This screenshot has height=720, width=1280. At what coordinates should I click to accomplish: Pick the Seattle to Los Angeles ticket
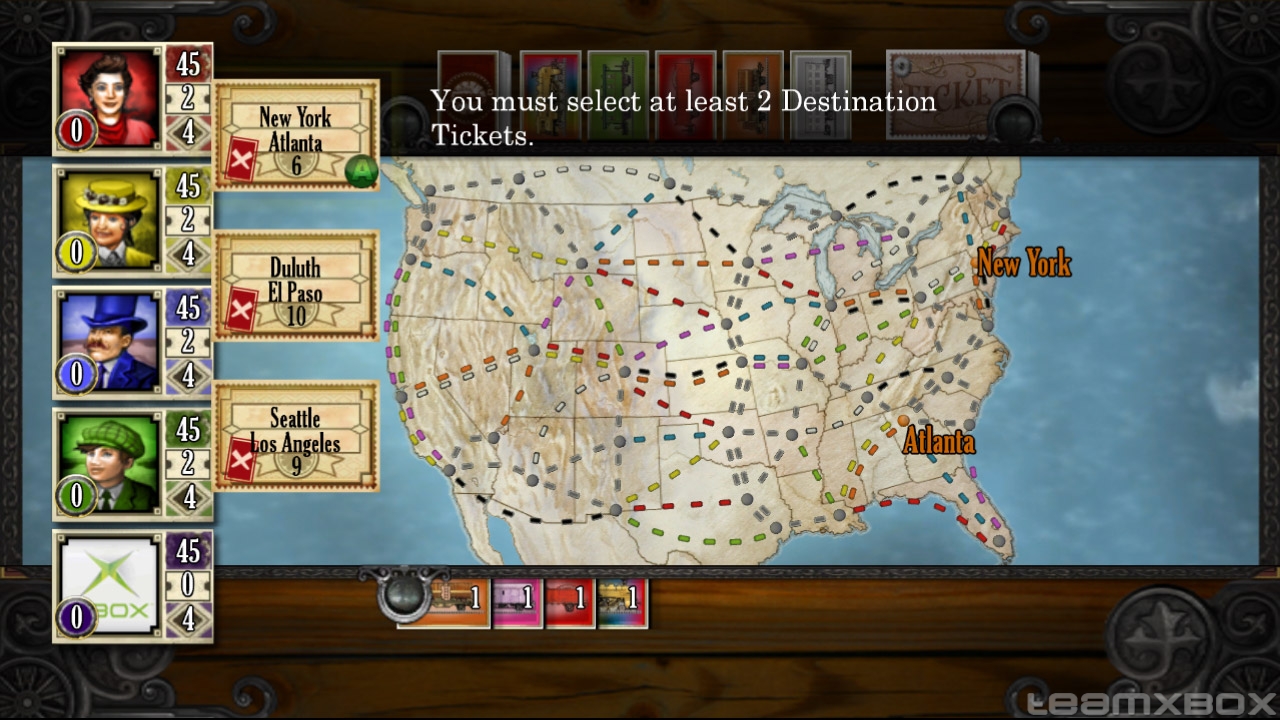pos(297,436)
